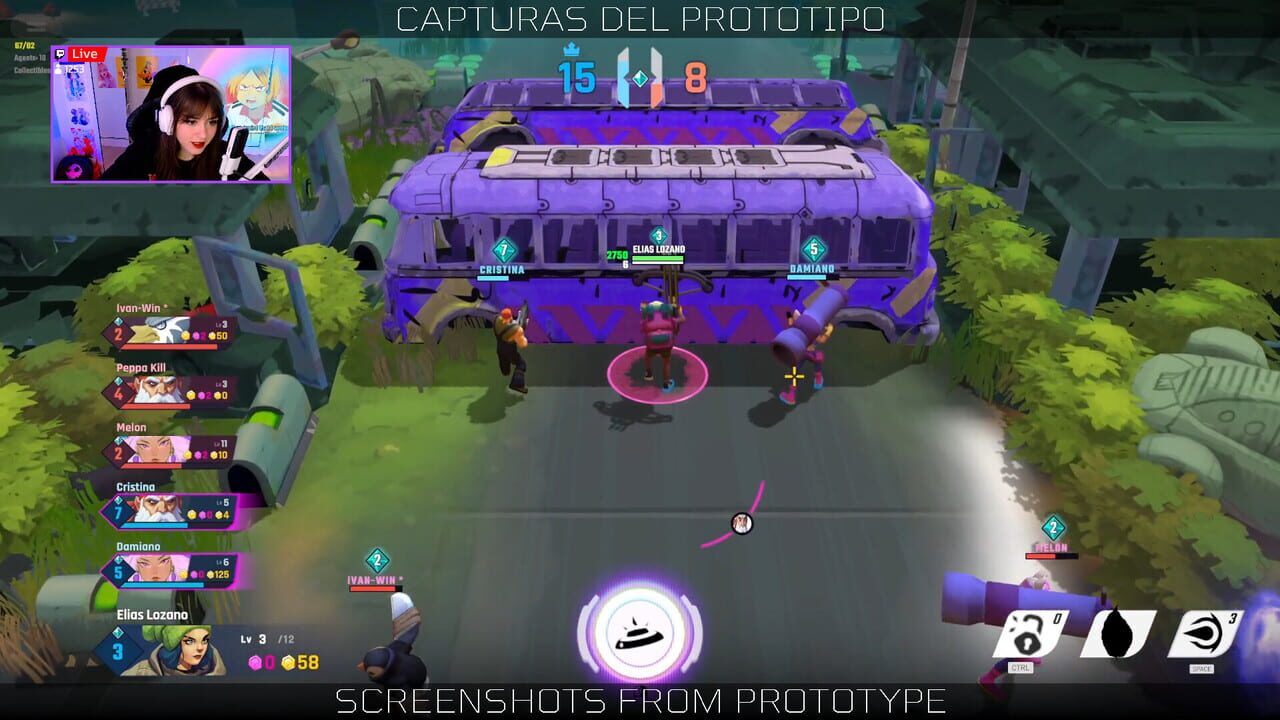Image resolution: width=1280 pixels, height=720 pixels.
Task: Click the Twitch chat icon on the Live badge
Action: (x=60, y=54)
